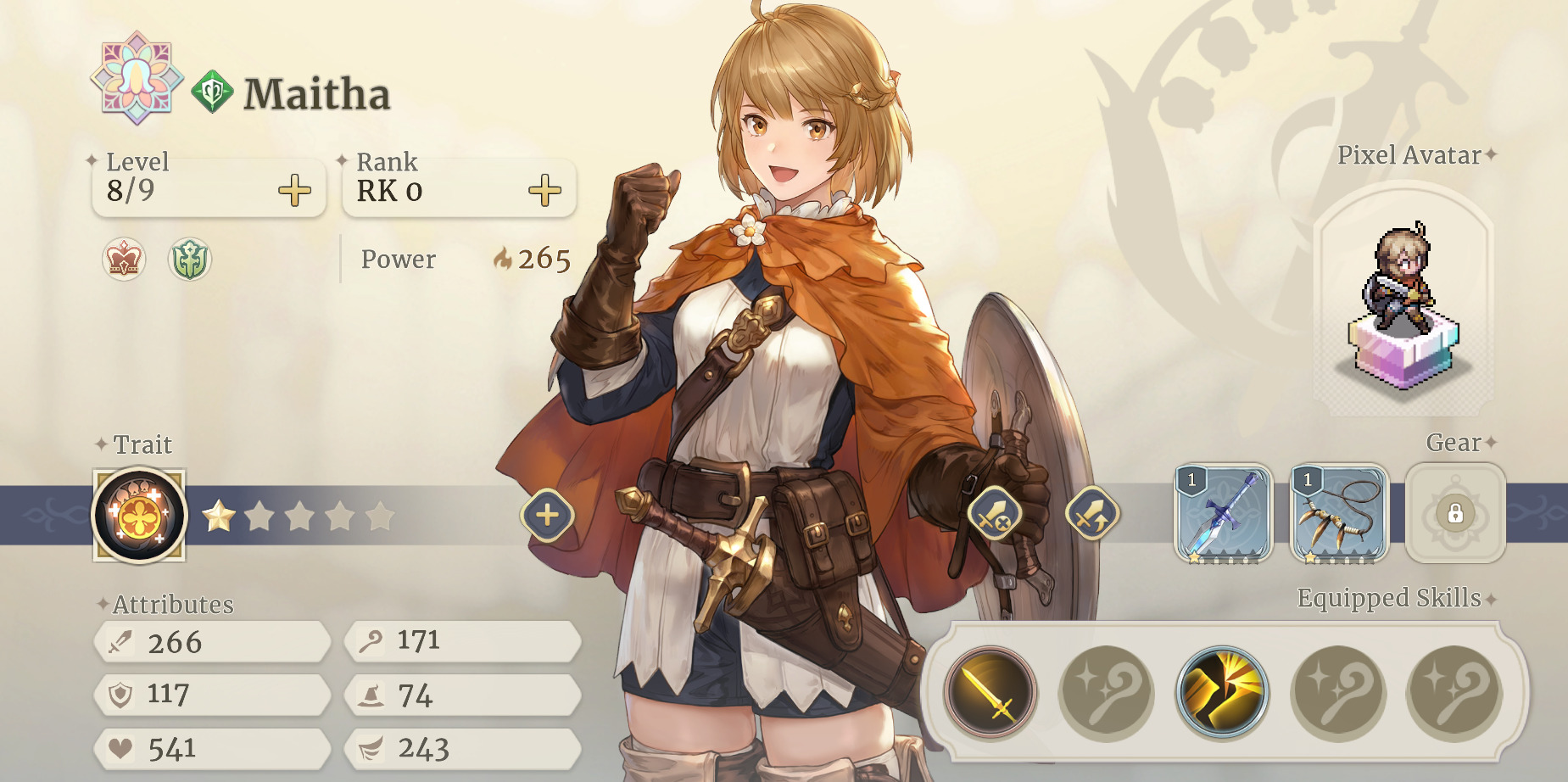Upgrade trait stars with the round plus button

[548, 515]
